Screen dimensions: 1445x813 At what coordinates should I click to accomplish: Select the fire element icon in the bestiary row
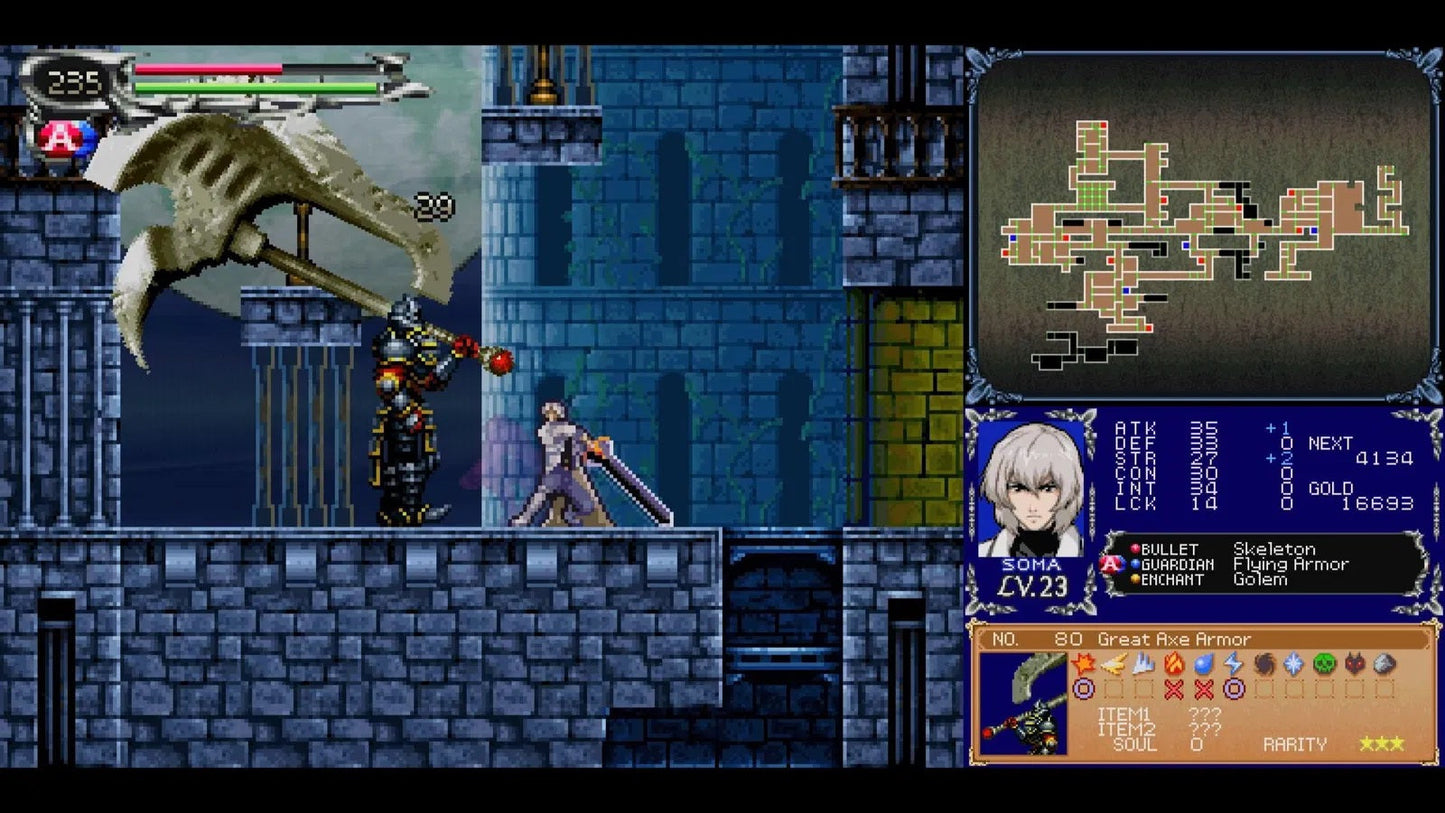coord(1175,663)
